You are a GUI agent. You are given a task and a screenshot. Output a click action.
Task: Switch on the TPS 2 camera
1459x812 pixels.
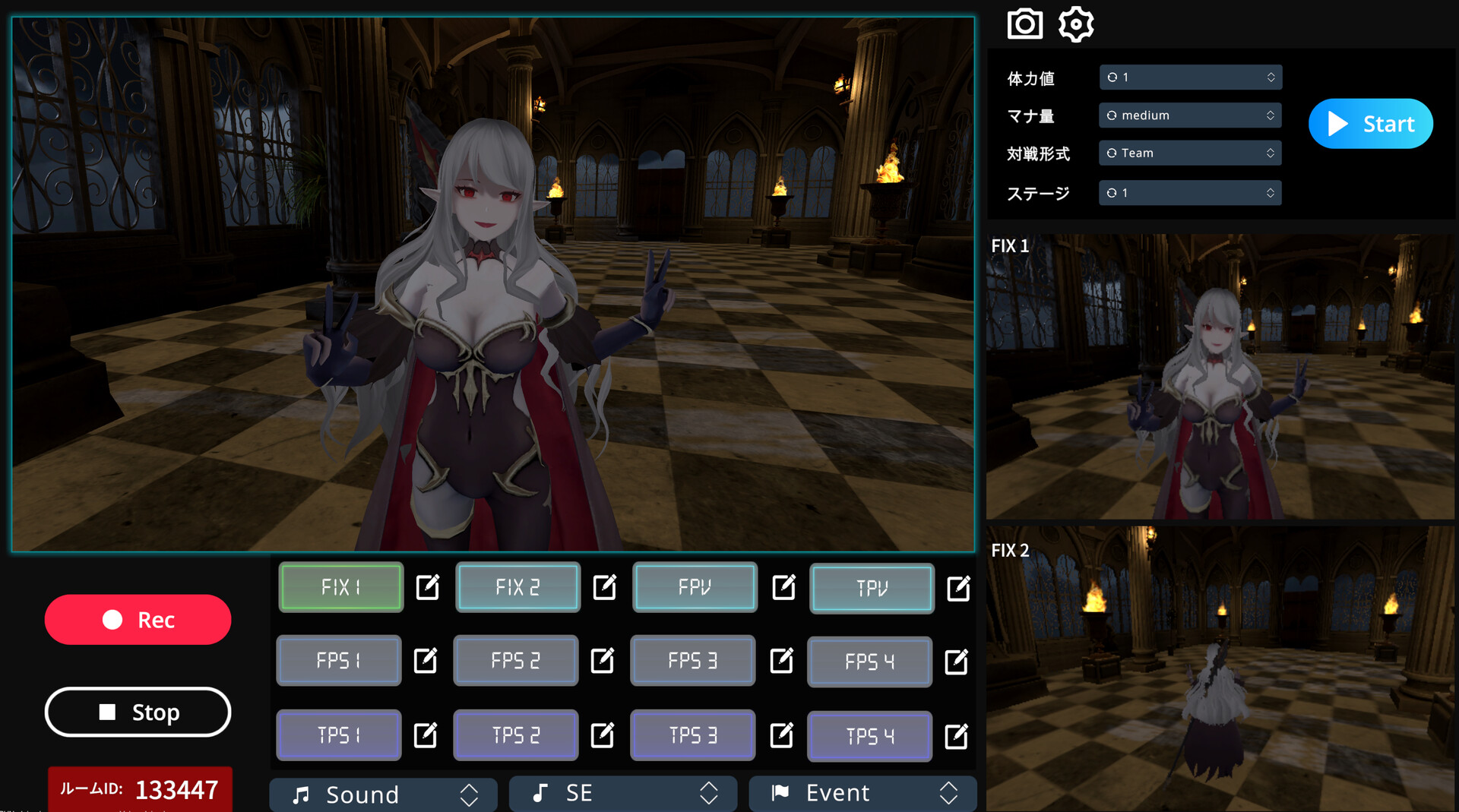pyautogui.click(x=515, y=735)
